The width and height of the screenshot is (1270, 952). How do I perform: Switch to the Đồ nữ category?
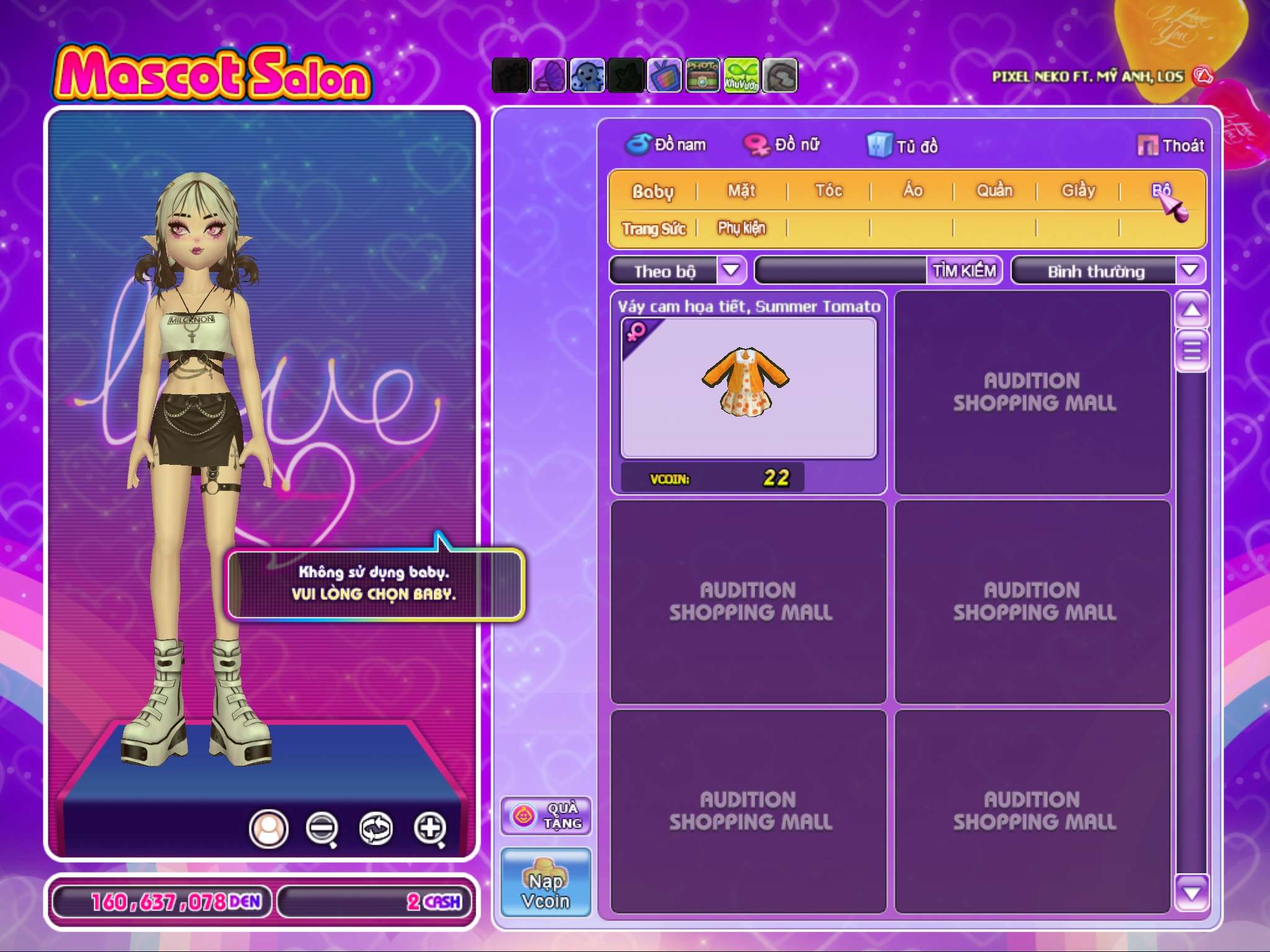pyautogui.click(x=783, y=145)
